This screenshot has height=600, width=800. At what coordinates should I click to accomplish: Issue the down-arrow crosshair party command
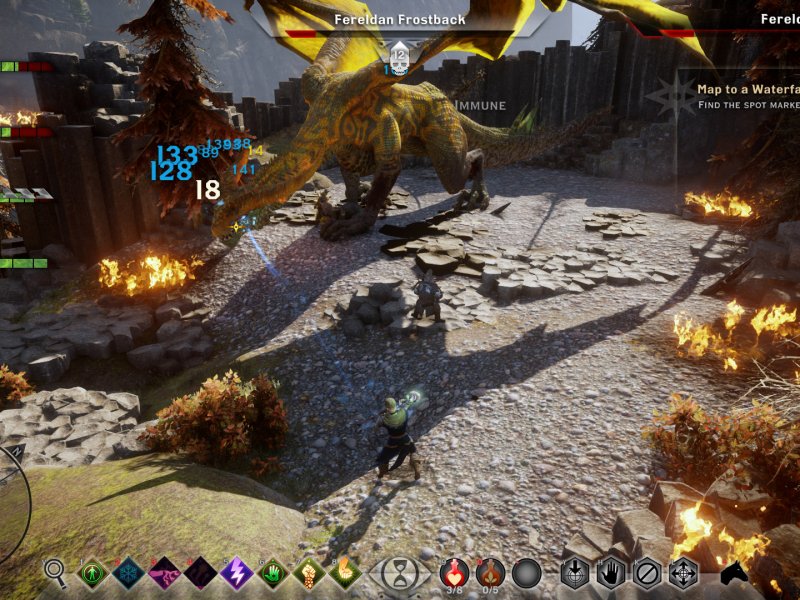click(575, 573)
